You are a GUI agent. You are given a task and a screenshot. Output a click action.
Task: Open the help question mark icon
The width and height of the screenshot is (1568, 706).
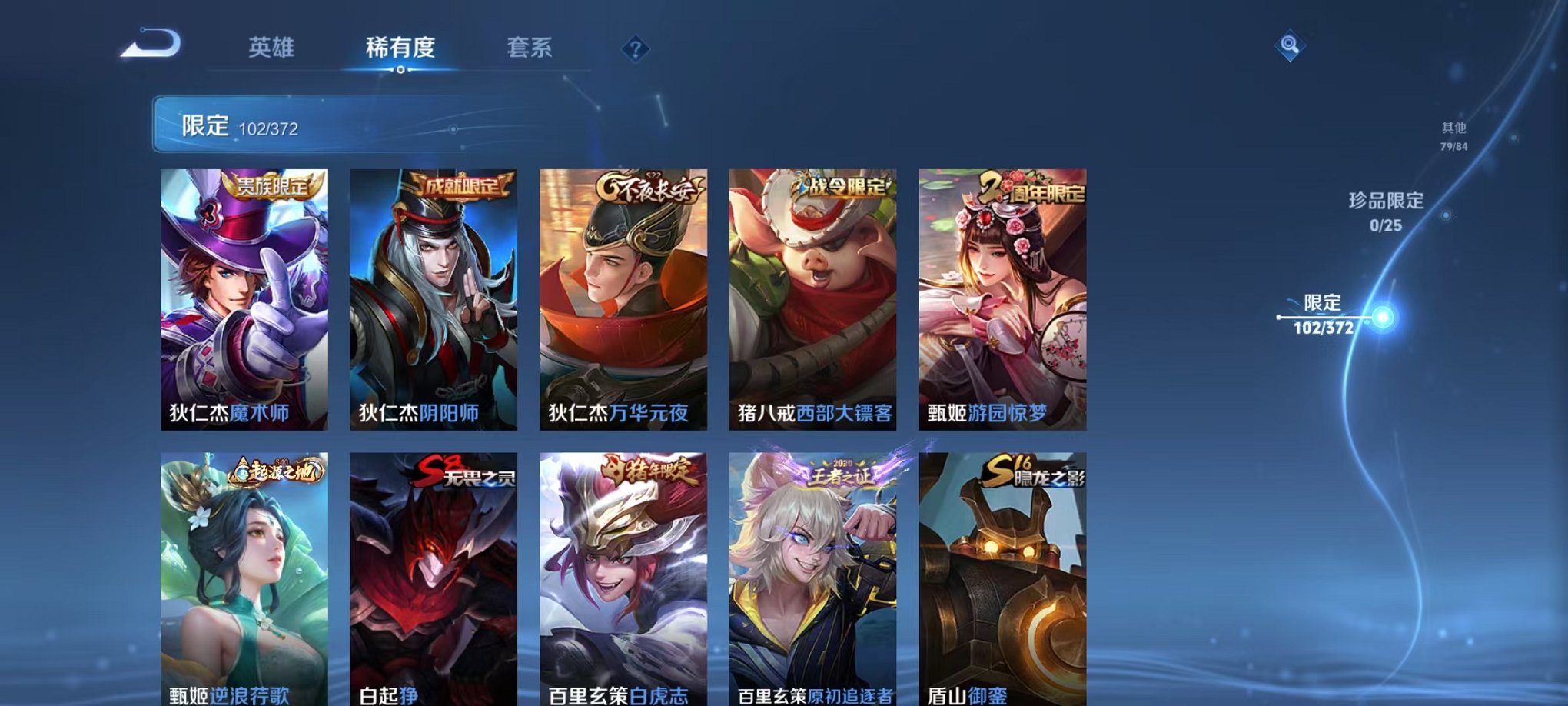pos(633,51)
